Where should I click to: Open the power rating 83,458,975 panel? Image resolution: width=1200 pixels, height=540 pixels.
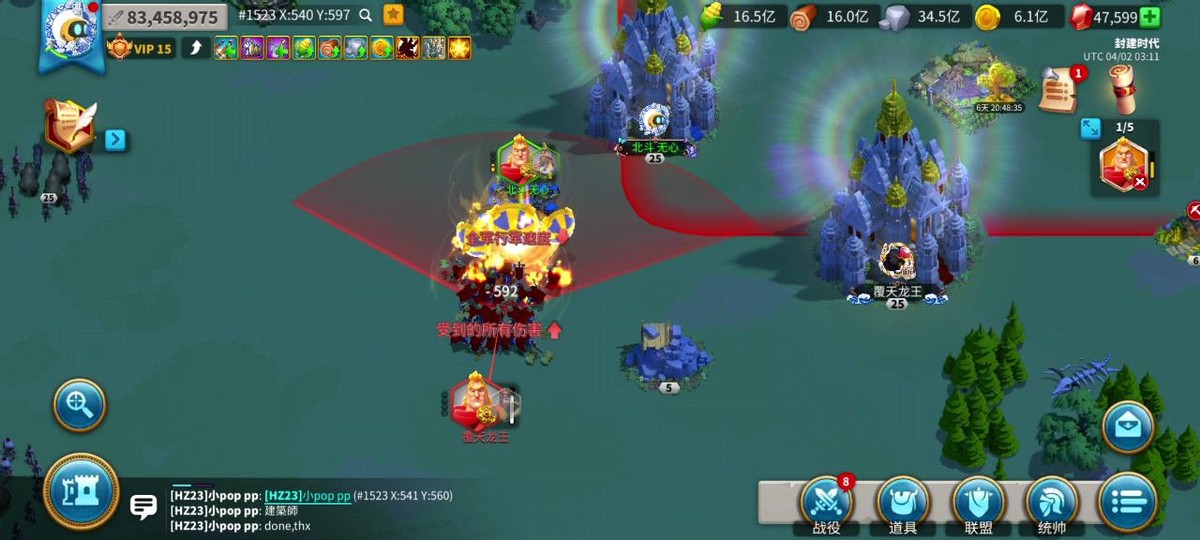click(x=164, y=17)
